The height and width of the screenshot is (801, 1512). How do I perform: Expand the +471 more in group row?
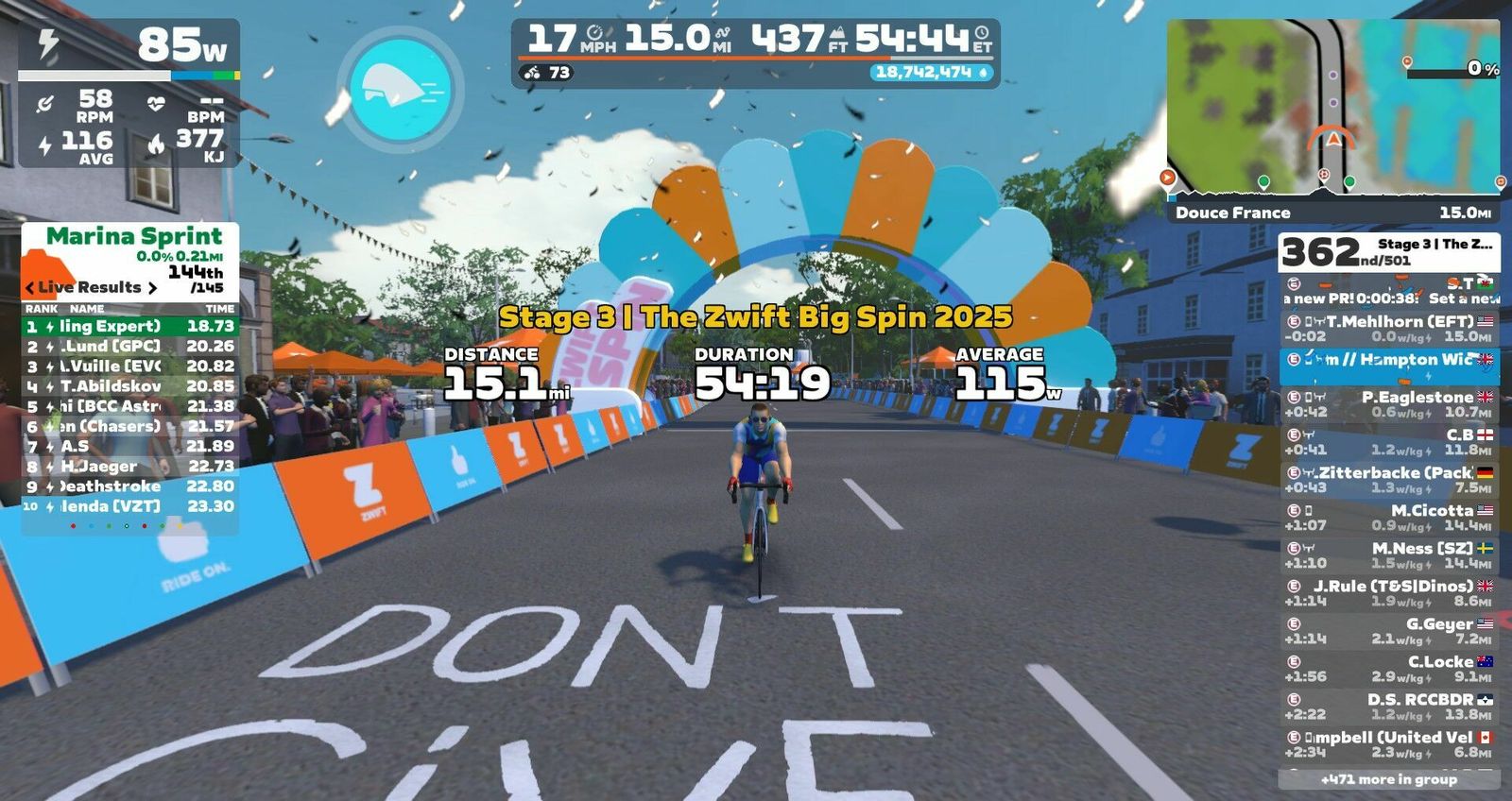pyautogui.click(x=1388, y=779)
